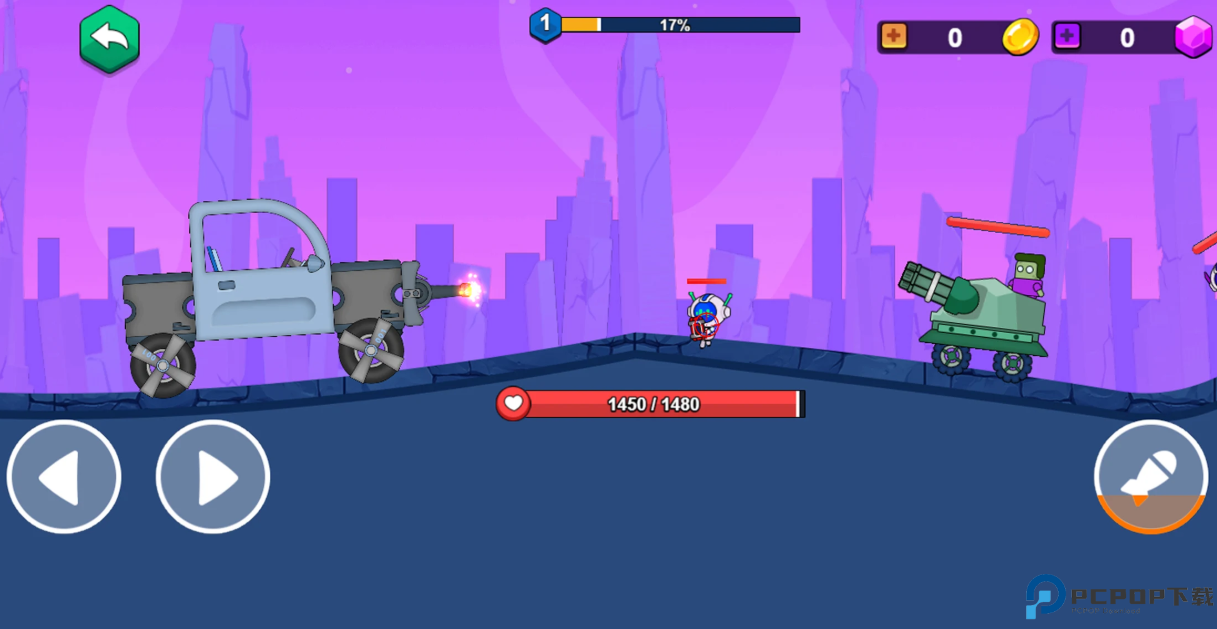Fire the rocket launch button
Screen dimensions: 1217x629
point(1150,477)
